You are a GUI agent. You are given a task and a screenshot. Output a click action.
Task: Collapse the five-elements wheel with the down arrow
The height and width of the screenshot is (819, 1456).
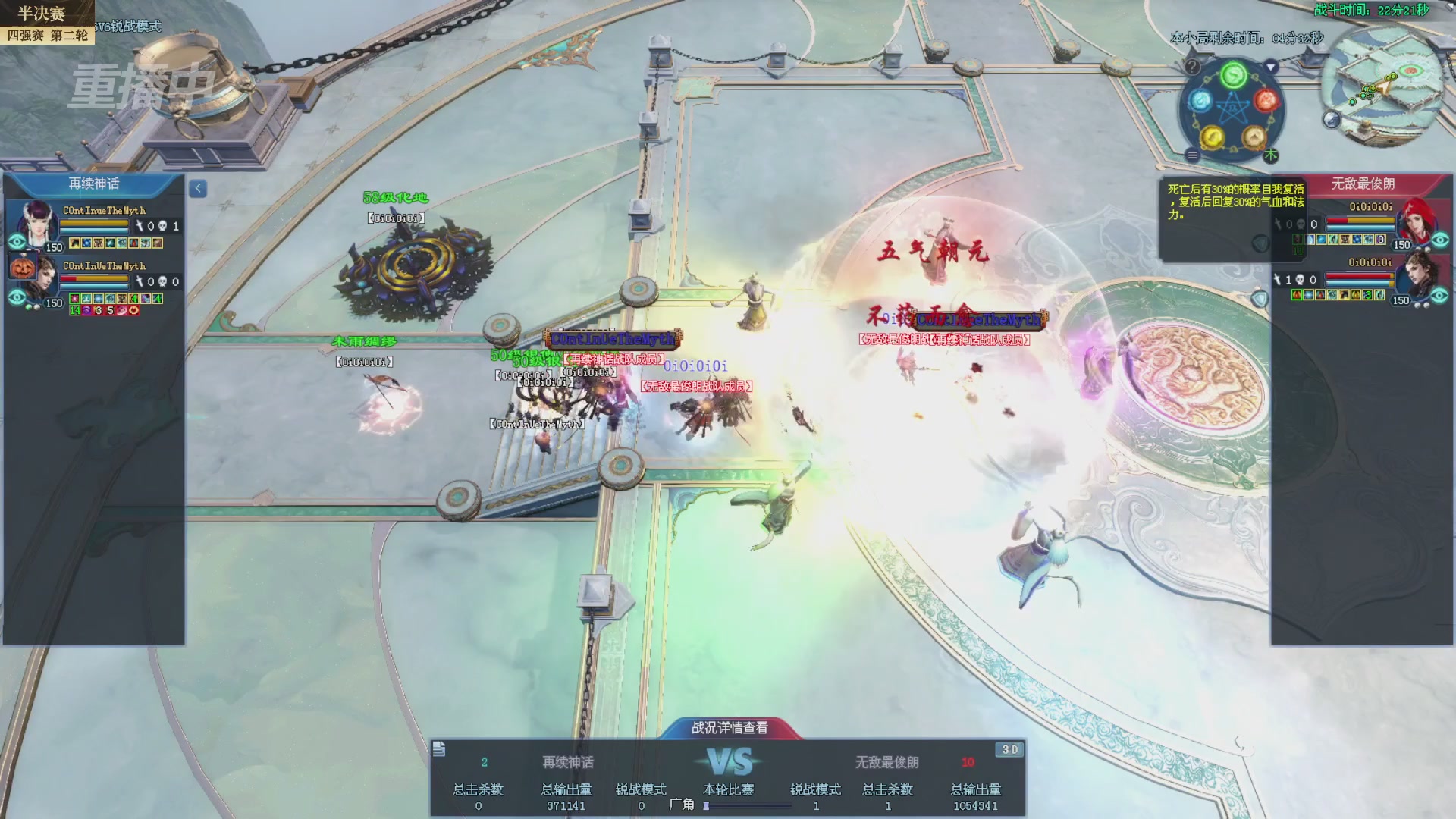pos(1271,67)
